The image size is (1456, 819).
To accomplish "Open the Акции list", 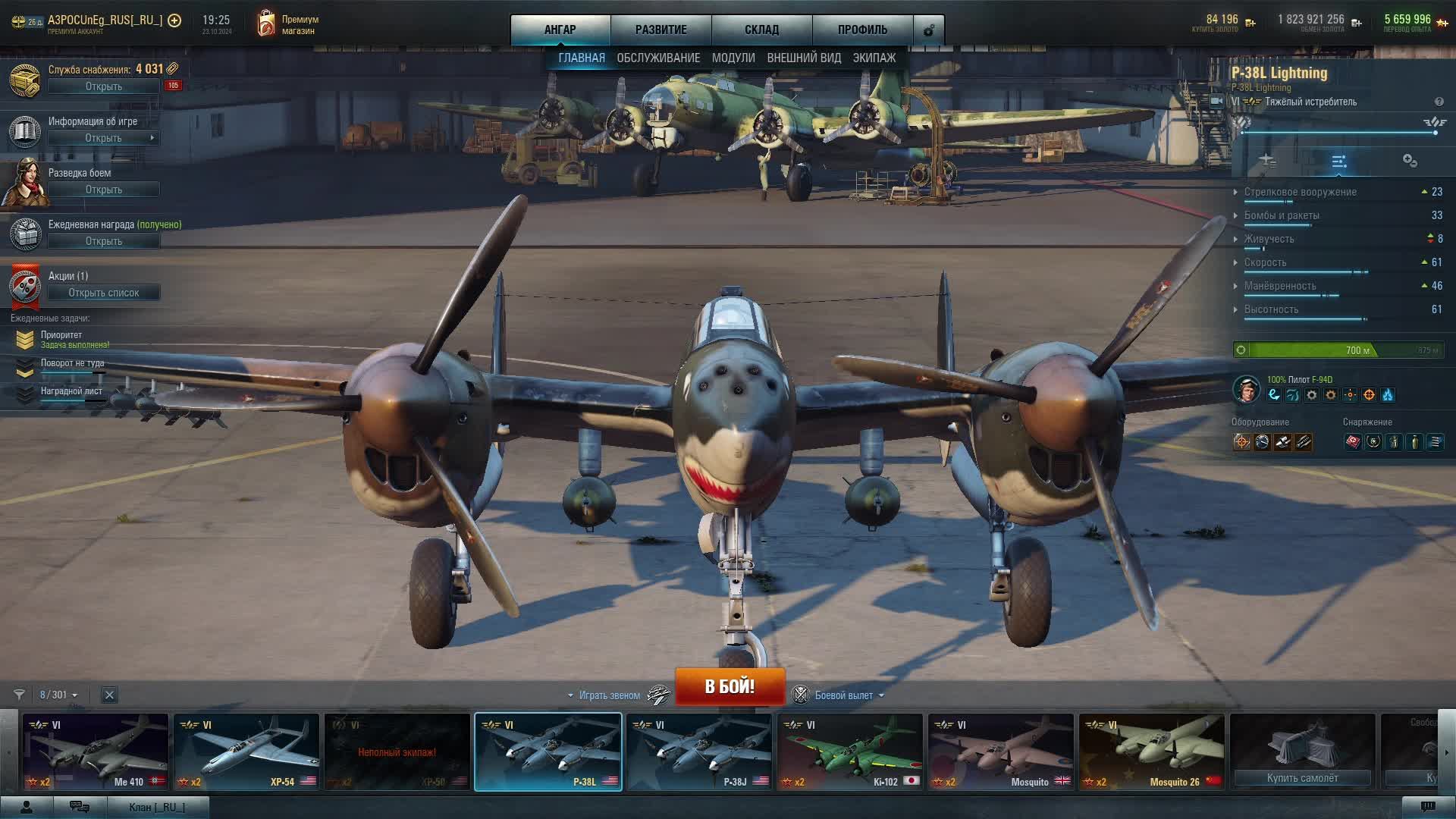I will 104,293.
